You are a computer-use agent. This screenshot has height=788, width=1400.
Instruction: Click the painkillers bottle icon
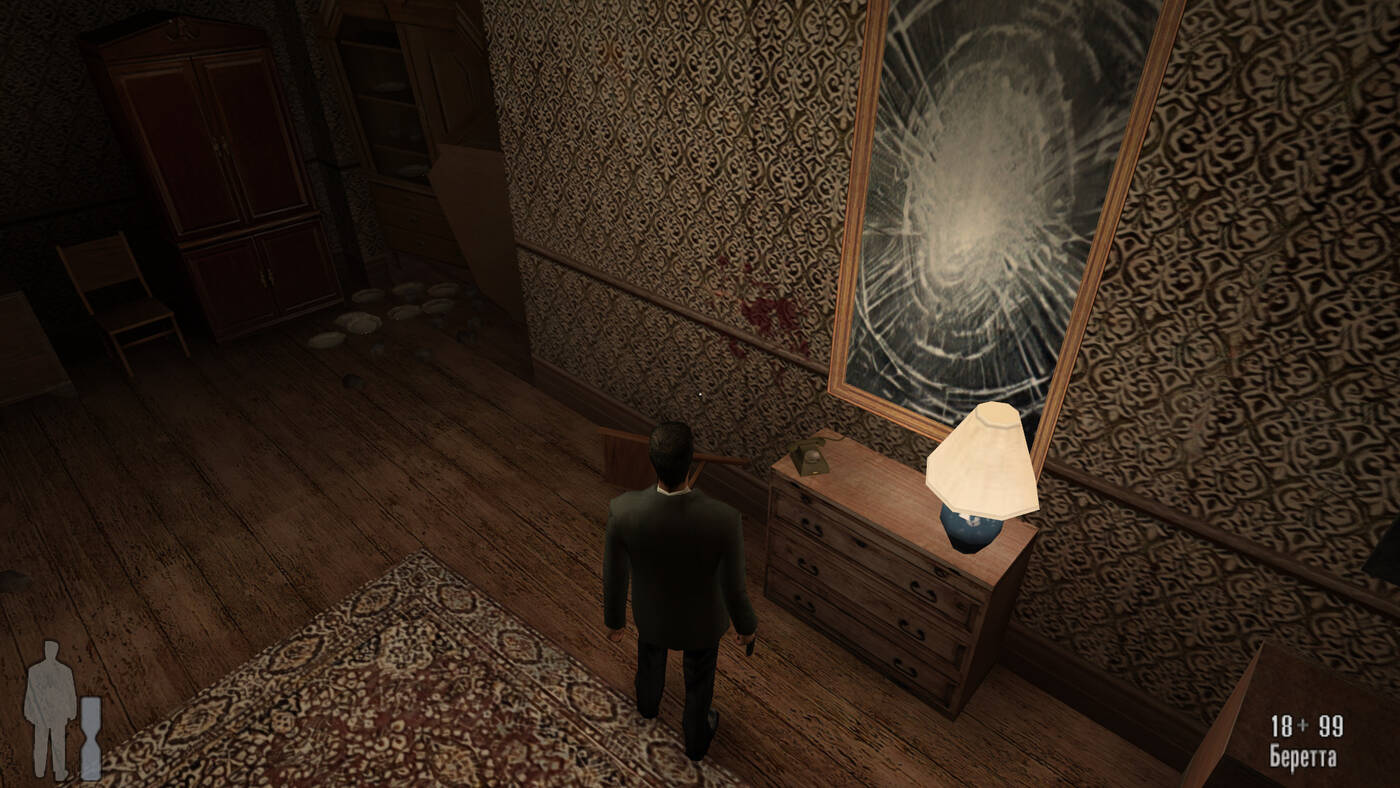tap(89, 737)
